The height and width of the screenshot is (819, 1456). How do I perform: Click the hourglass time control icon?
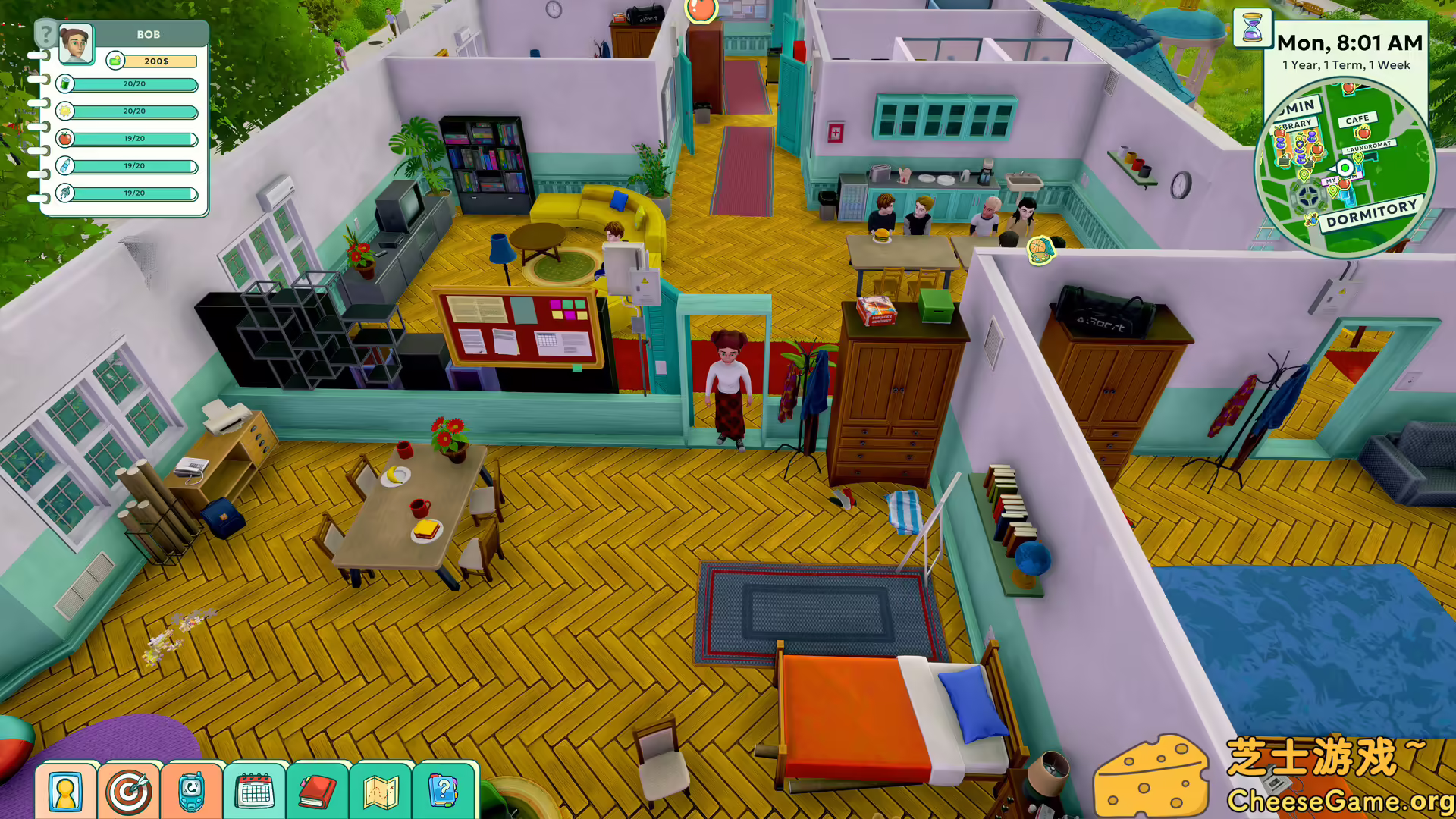coord(1254,29)
